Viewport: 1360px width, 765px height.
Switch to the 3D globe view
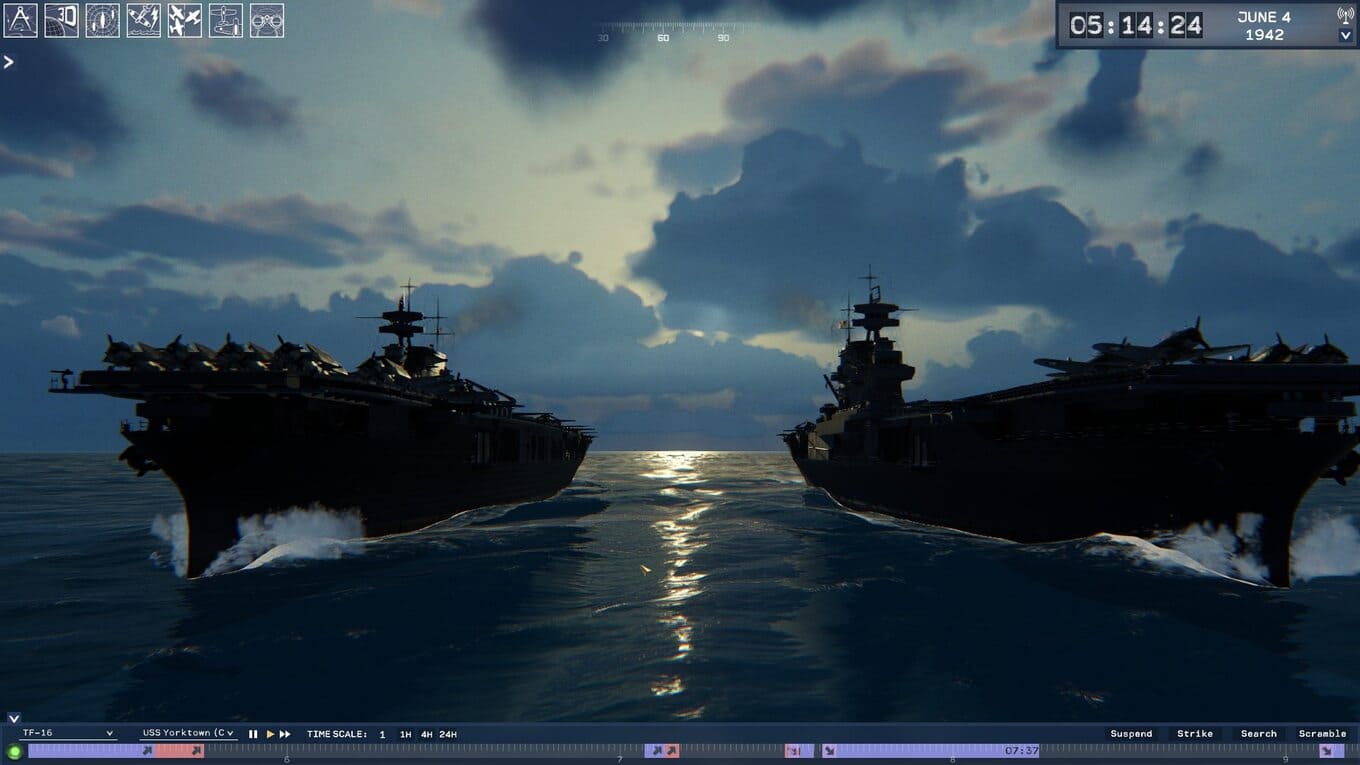click(x=61, y=20)
